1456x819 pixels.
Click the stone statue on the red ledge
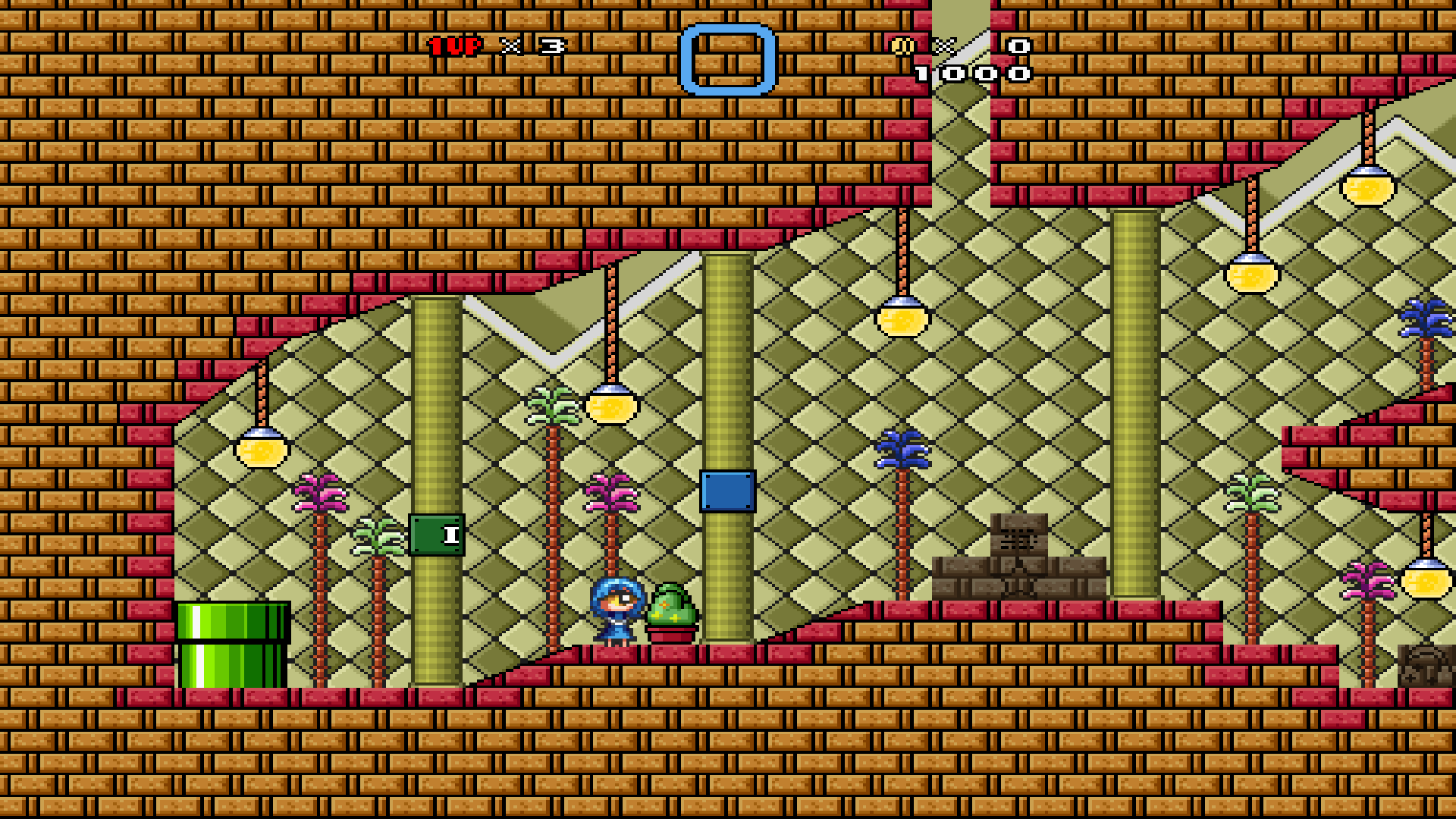point(1020,554)
